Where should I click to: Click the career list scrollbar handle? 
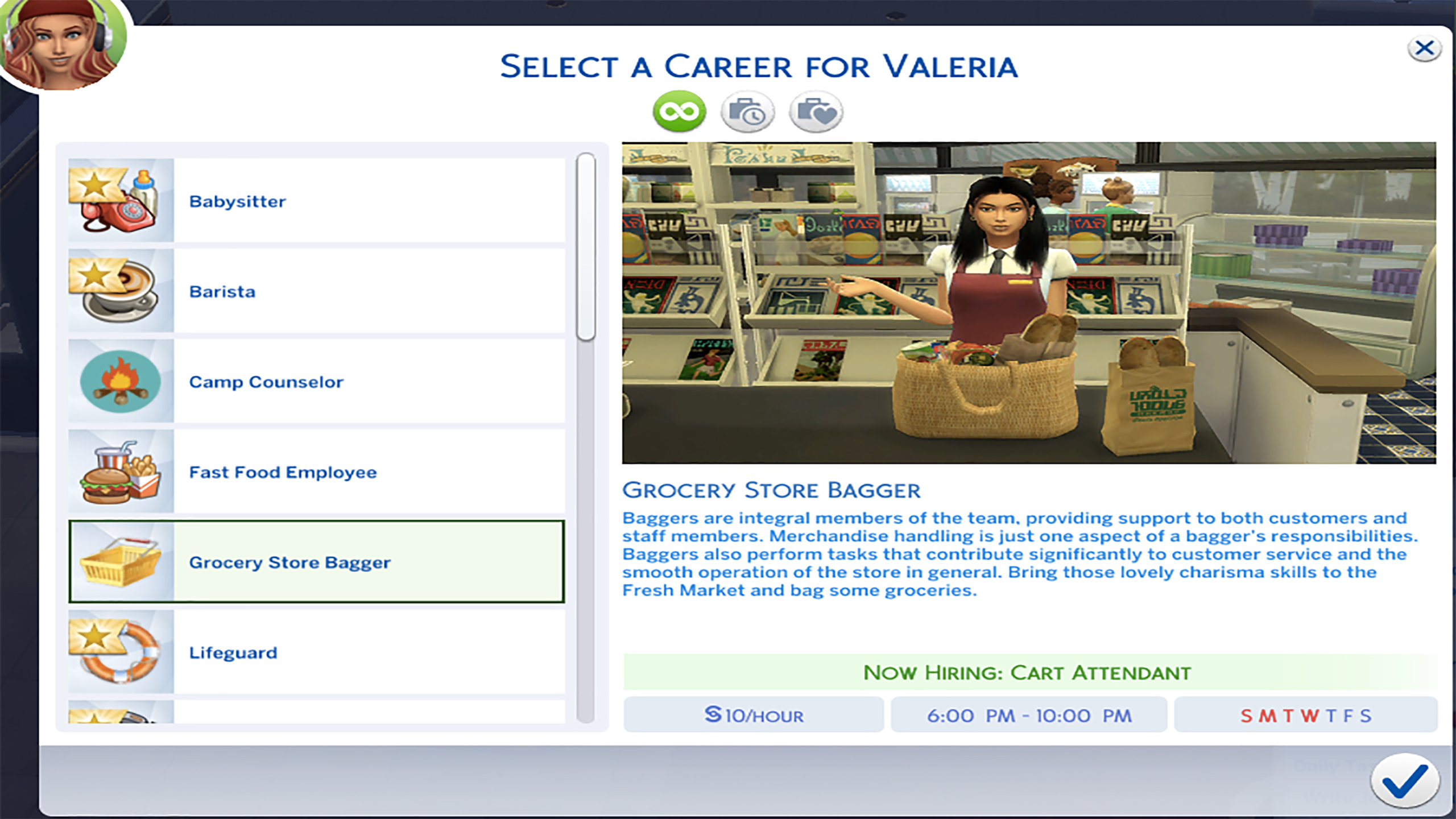pyautogui.click(x=585, y=247)
